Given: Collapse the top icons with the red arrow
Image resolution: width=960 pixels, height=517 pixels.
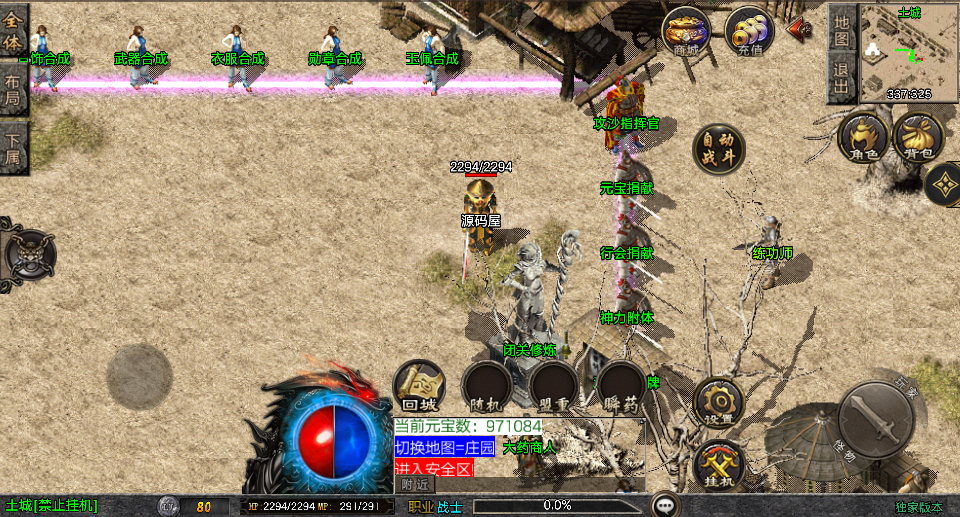Looking at the screenshot, I should coord(800,28).
